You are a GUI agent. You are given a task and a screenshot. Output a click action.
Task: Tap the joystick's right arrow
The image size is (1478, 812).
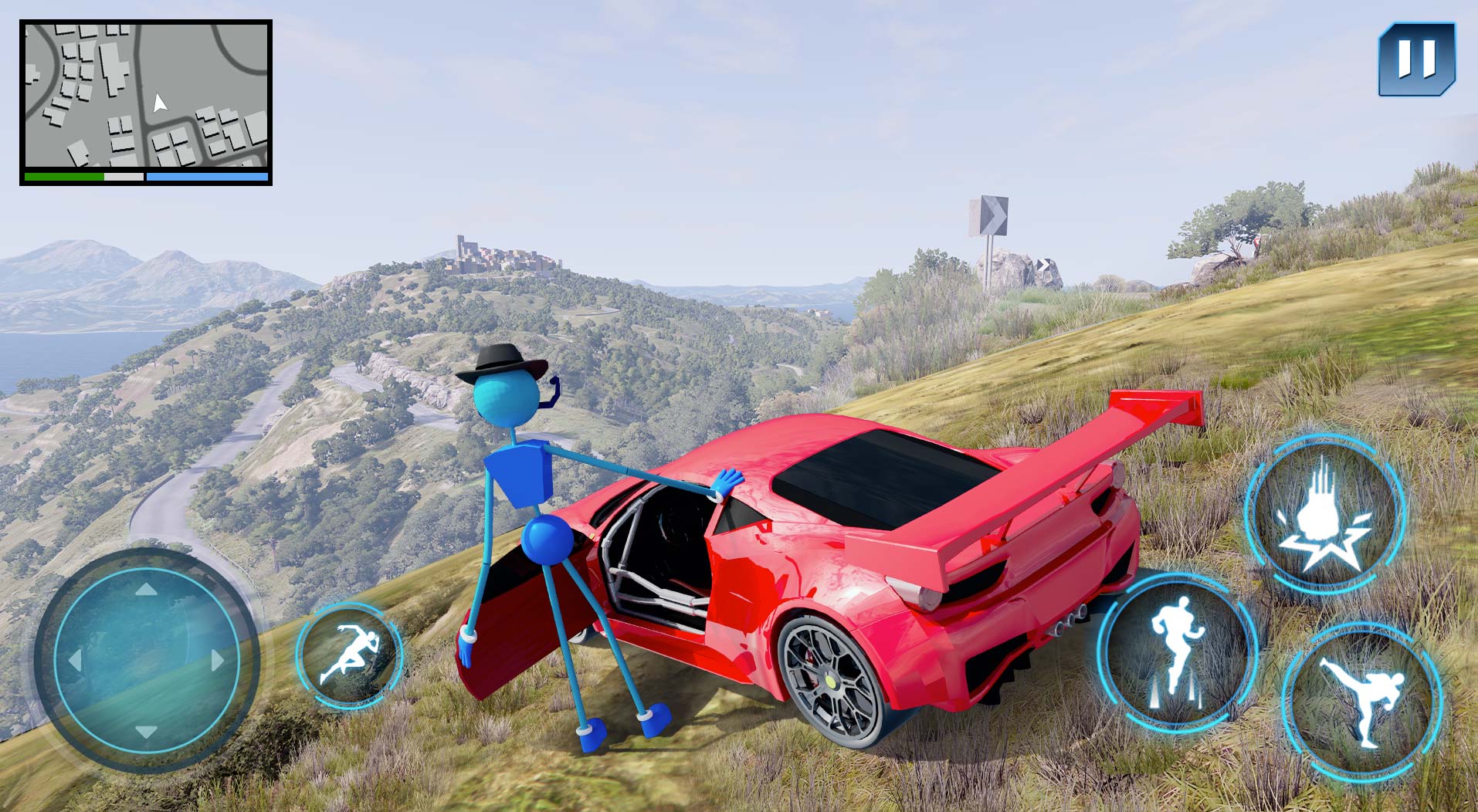coord(217,660)
